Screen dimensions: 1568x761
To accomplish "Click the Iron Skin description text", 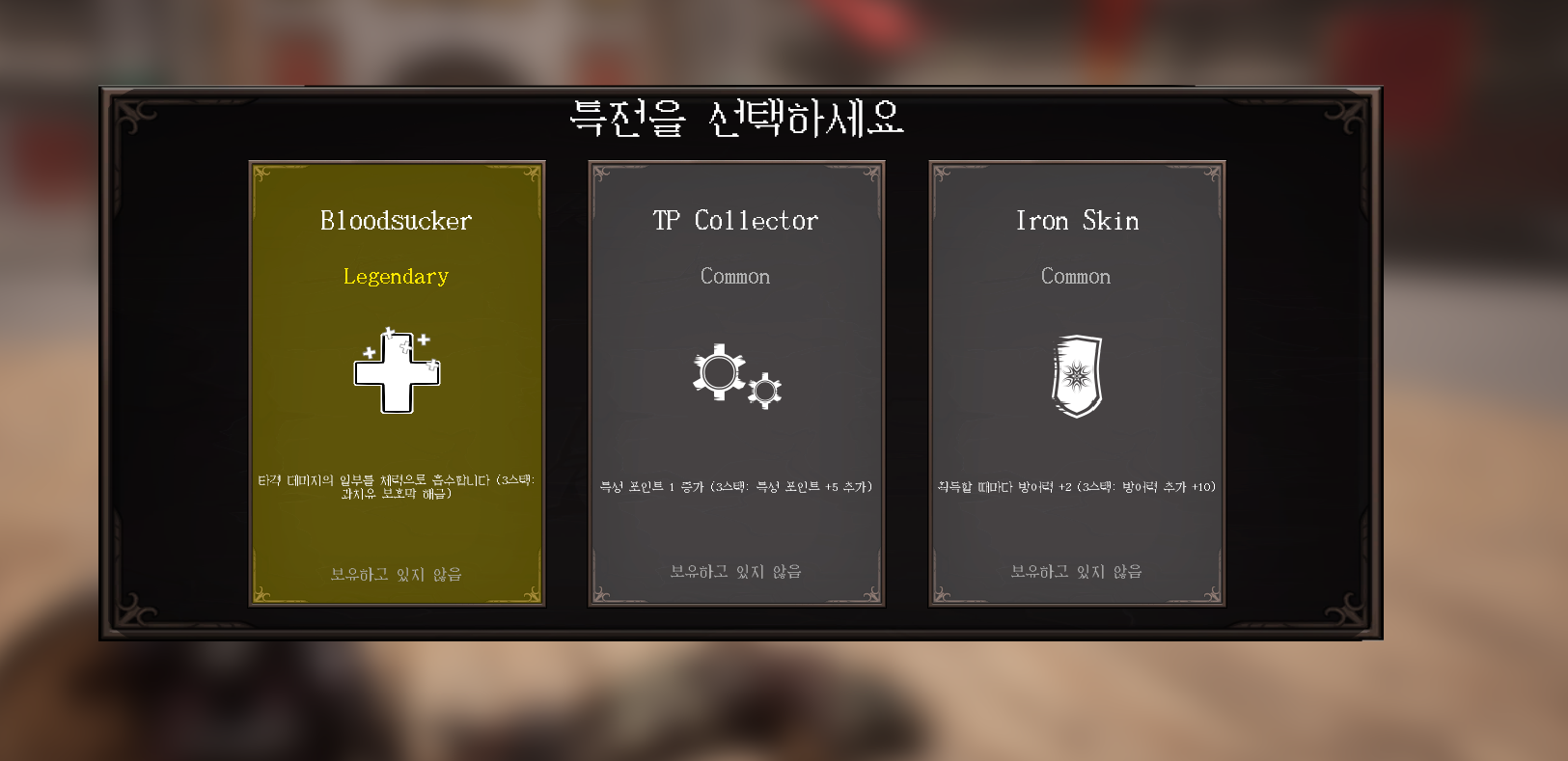I will pos(1077,488).
